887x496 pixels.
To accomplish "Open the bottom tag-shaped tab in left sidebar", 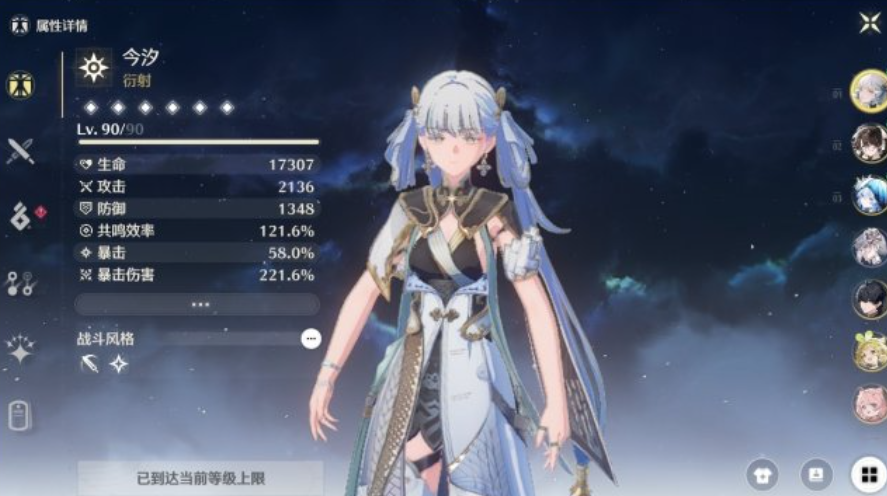I will coord(20,414).
